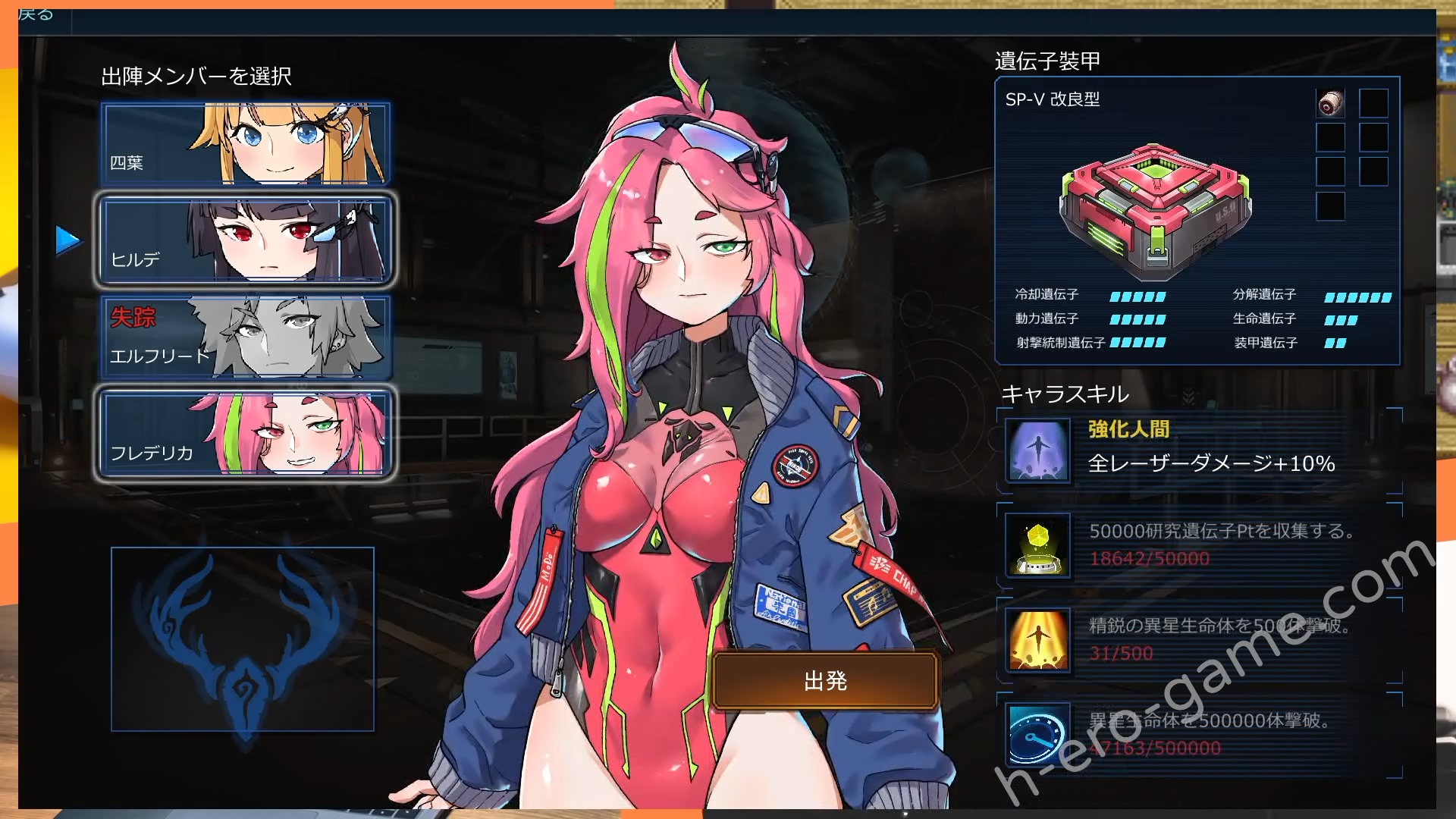Select the blue speedometer skill icon

click(x=1037, y=735)
